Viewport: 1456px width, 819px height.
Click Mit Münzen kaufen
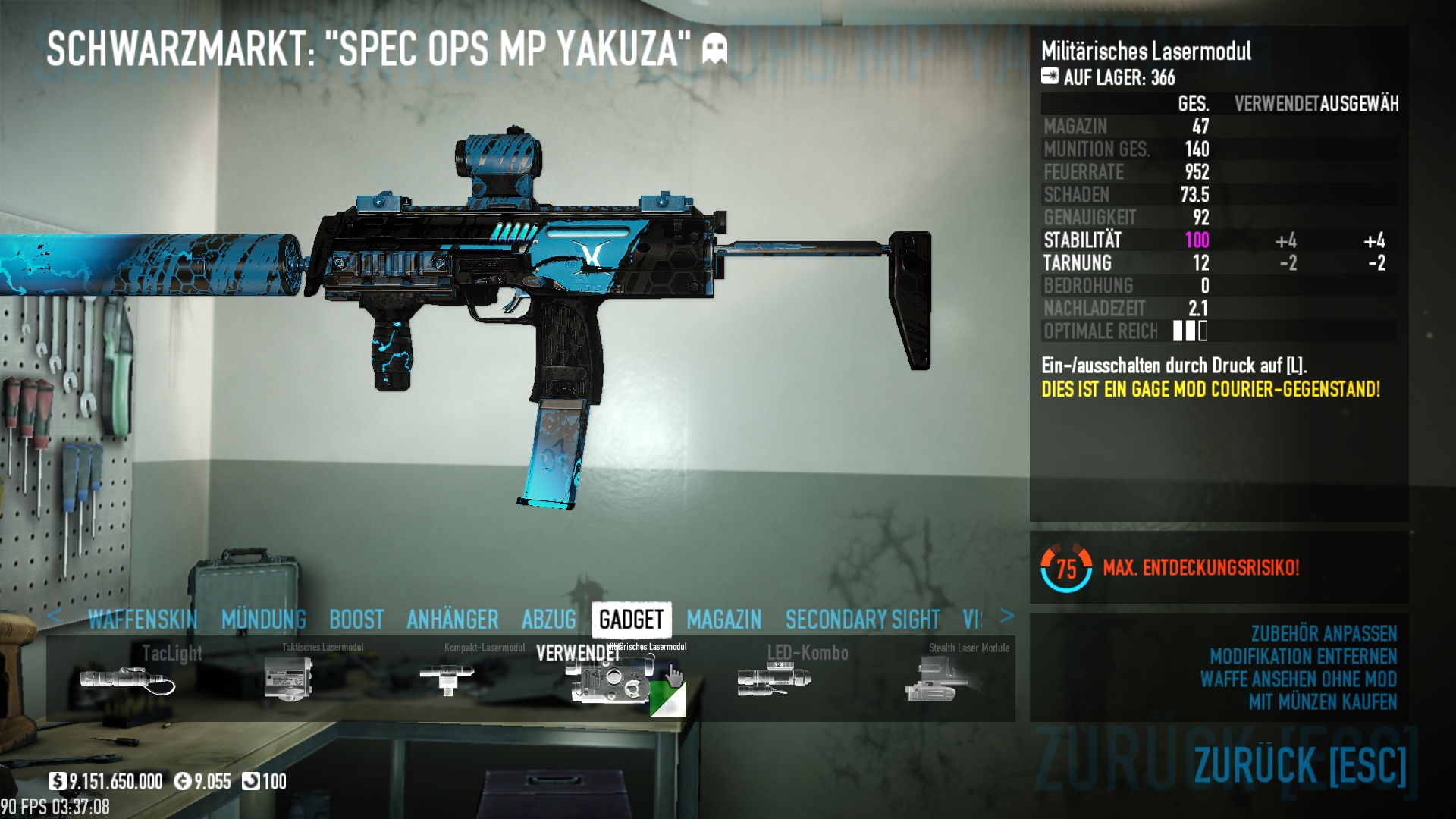click(1323, 701)
